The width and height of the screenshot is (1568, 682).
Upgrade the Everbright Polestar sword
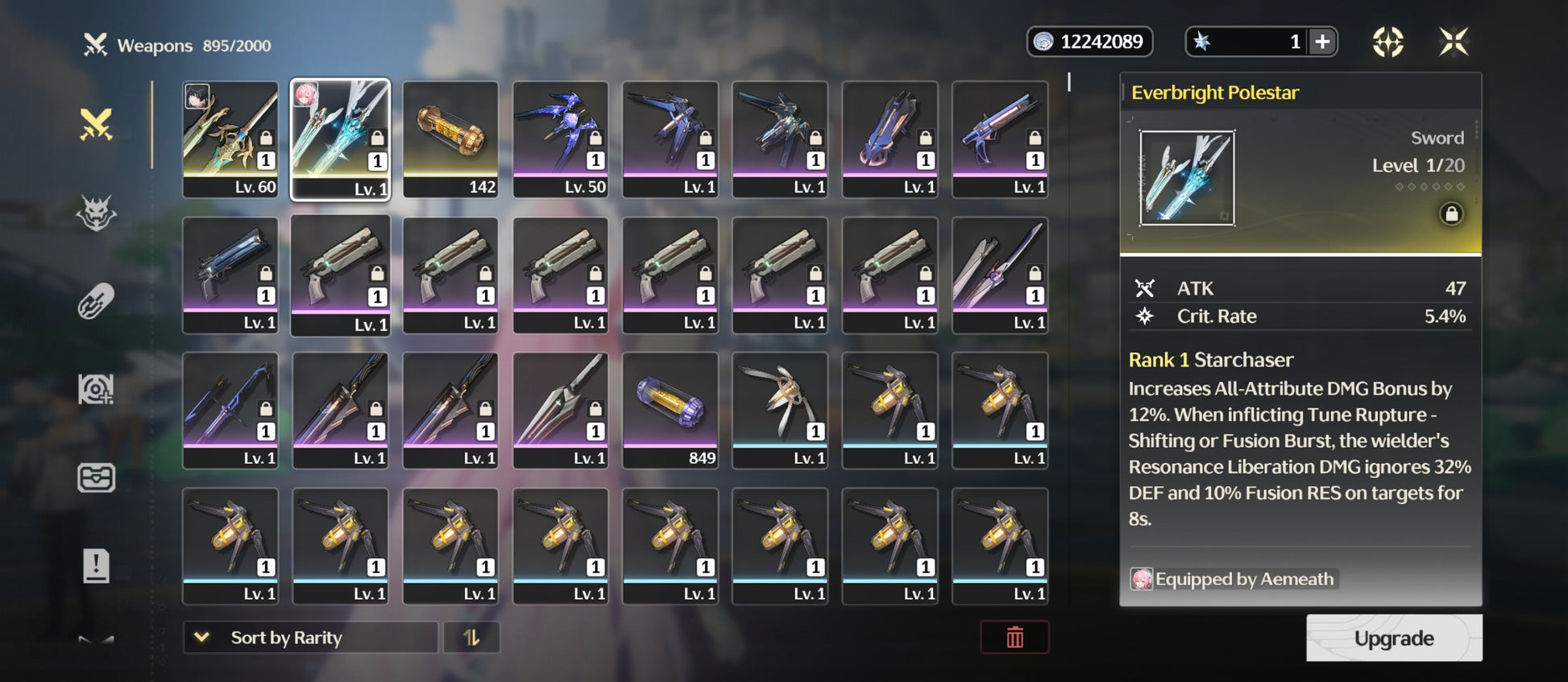coord(1393,638)
